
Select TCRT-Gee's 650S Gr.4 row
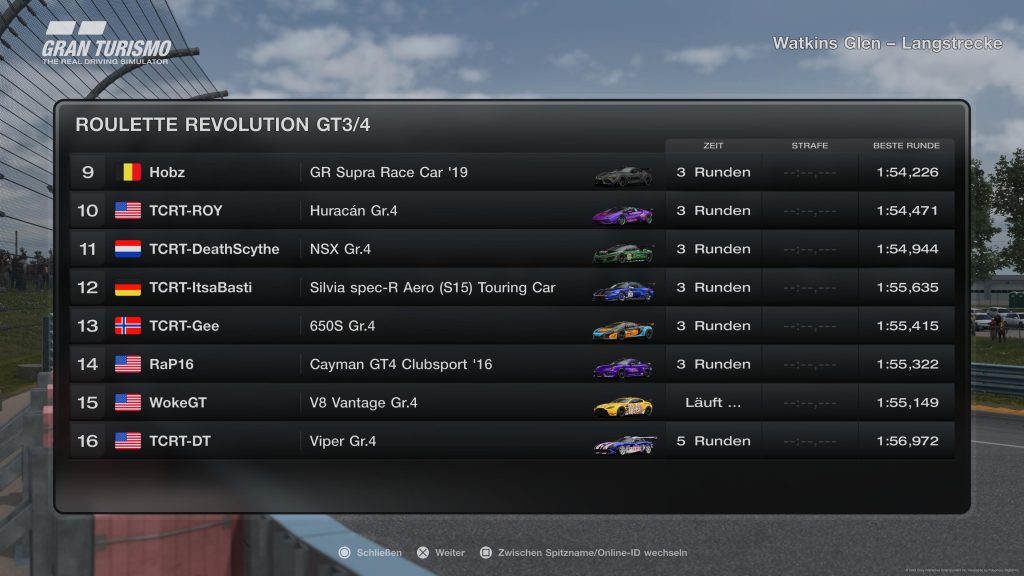511,326
